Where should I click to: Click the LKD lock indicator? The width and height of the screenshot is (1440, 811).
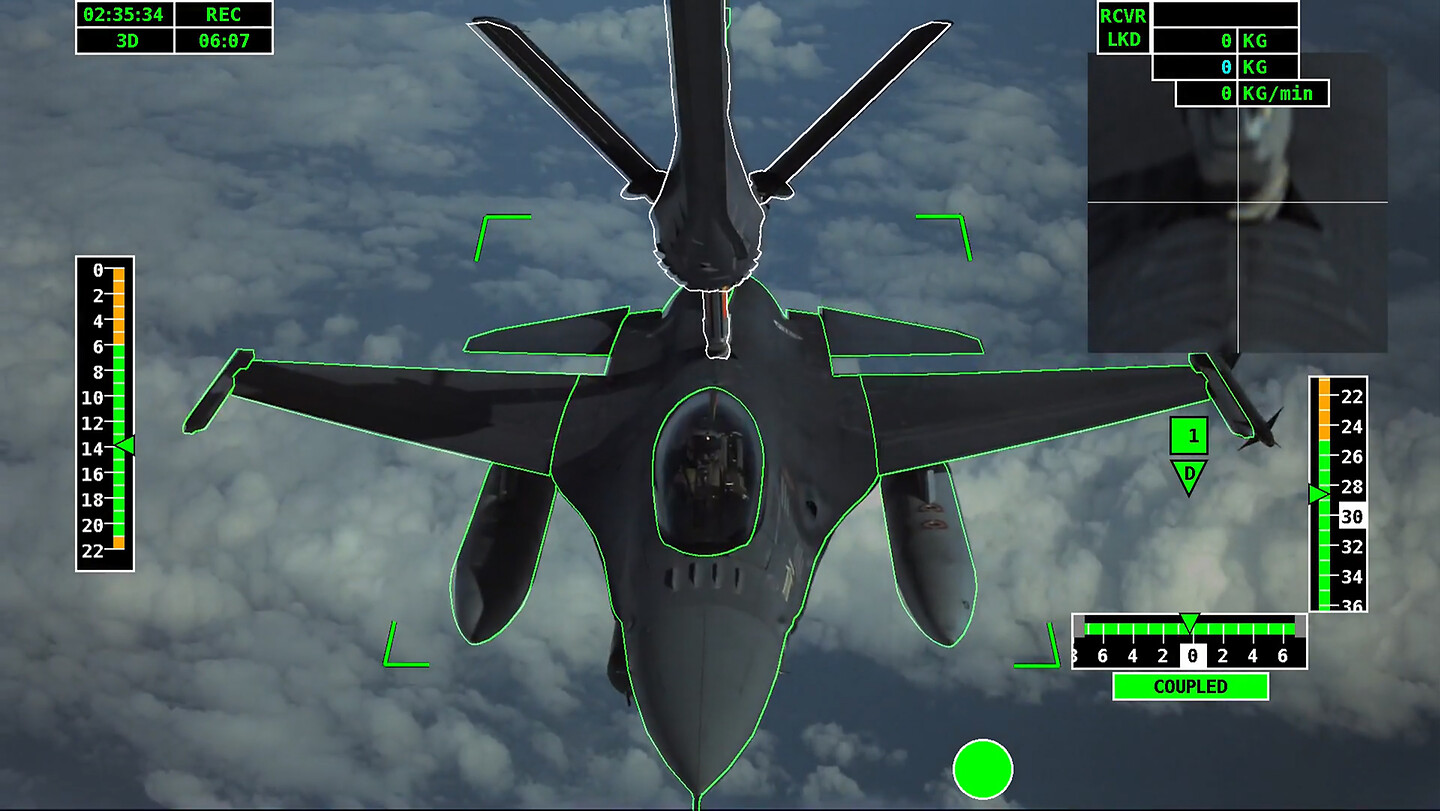pos(1122,41)
